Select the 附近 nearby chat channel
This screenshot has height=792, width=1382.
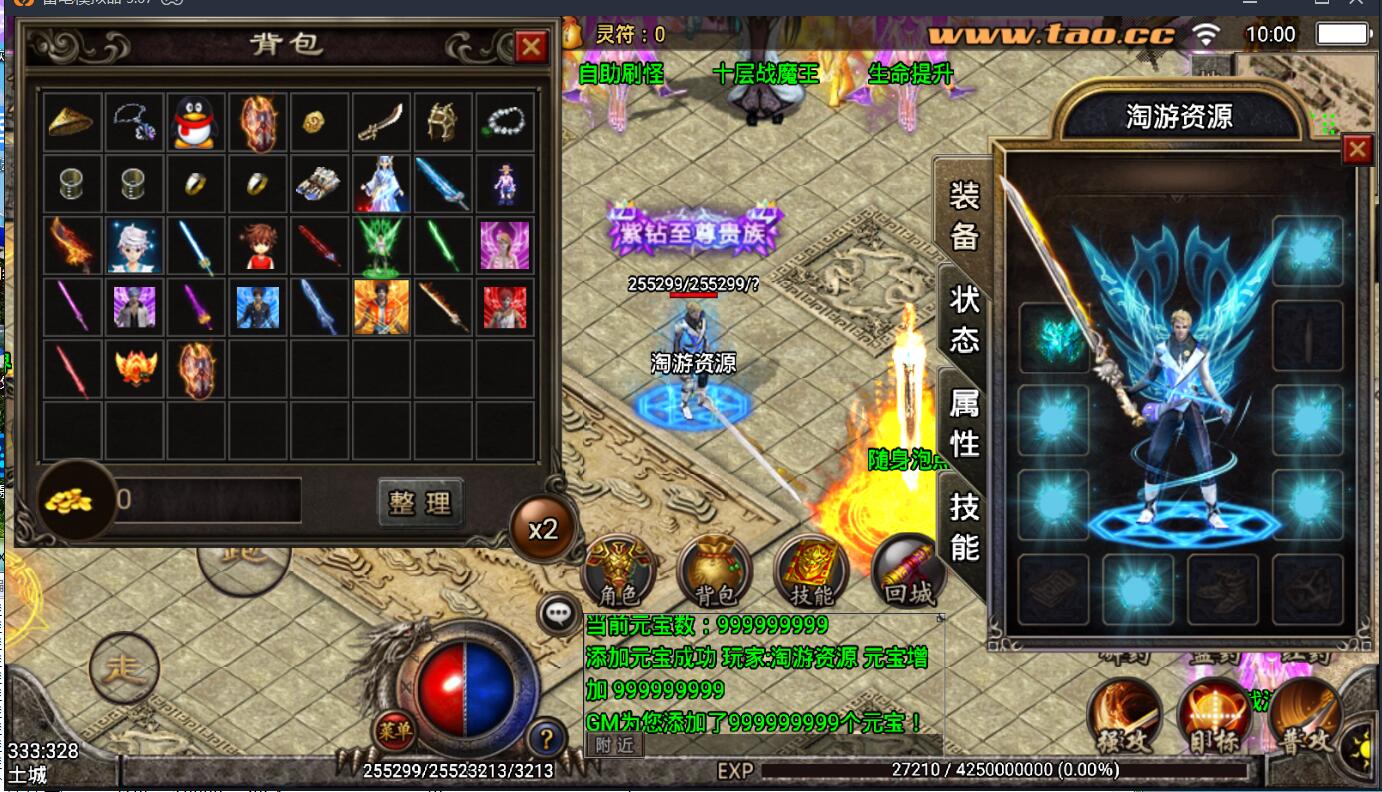[614, 745]
